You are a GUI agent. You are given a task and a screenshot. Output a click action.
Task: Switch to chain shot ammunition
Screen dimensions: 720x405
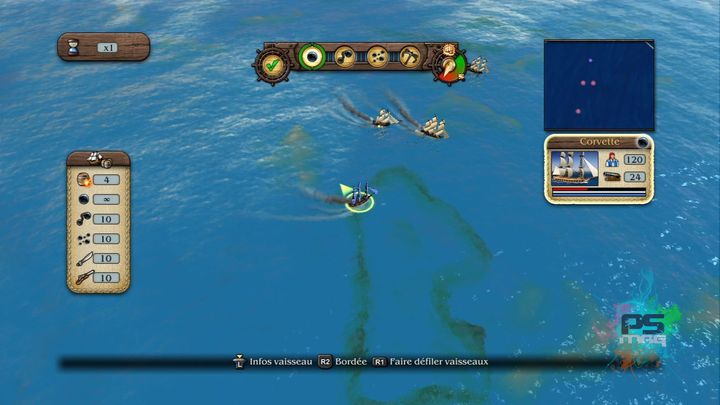click(346, 58)
